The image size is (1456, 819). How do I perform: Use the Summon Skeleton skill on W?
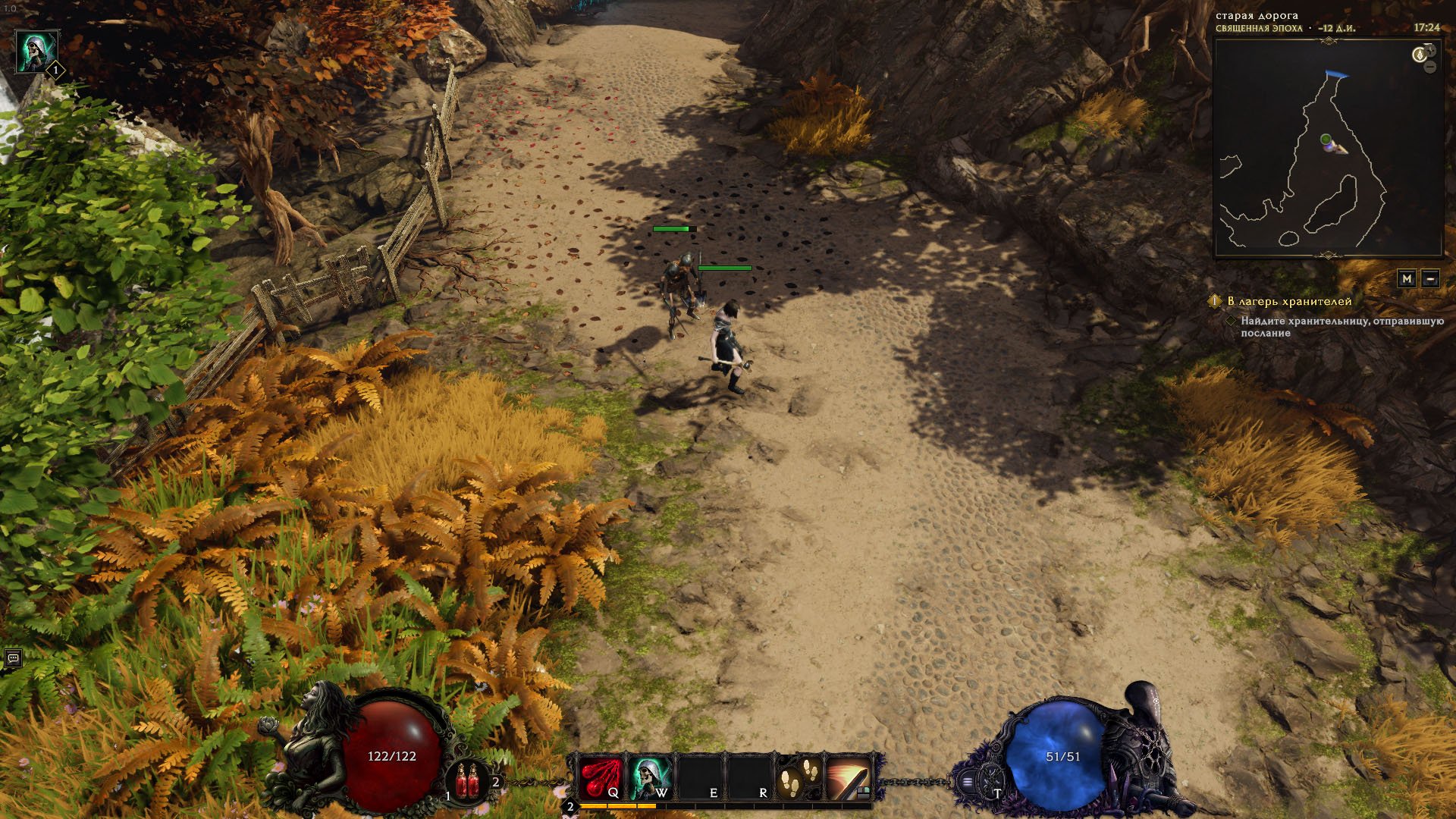pos(651,777)
